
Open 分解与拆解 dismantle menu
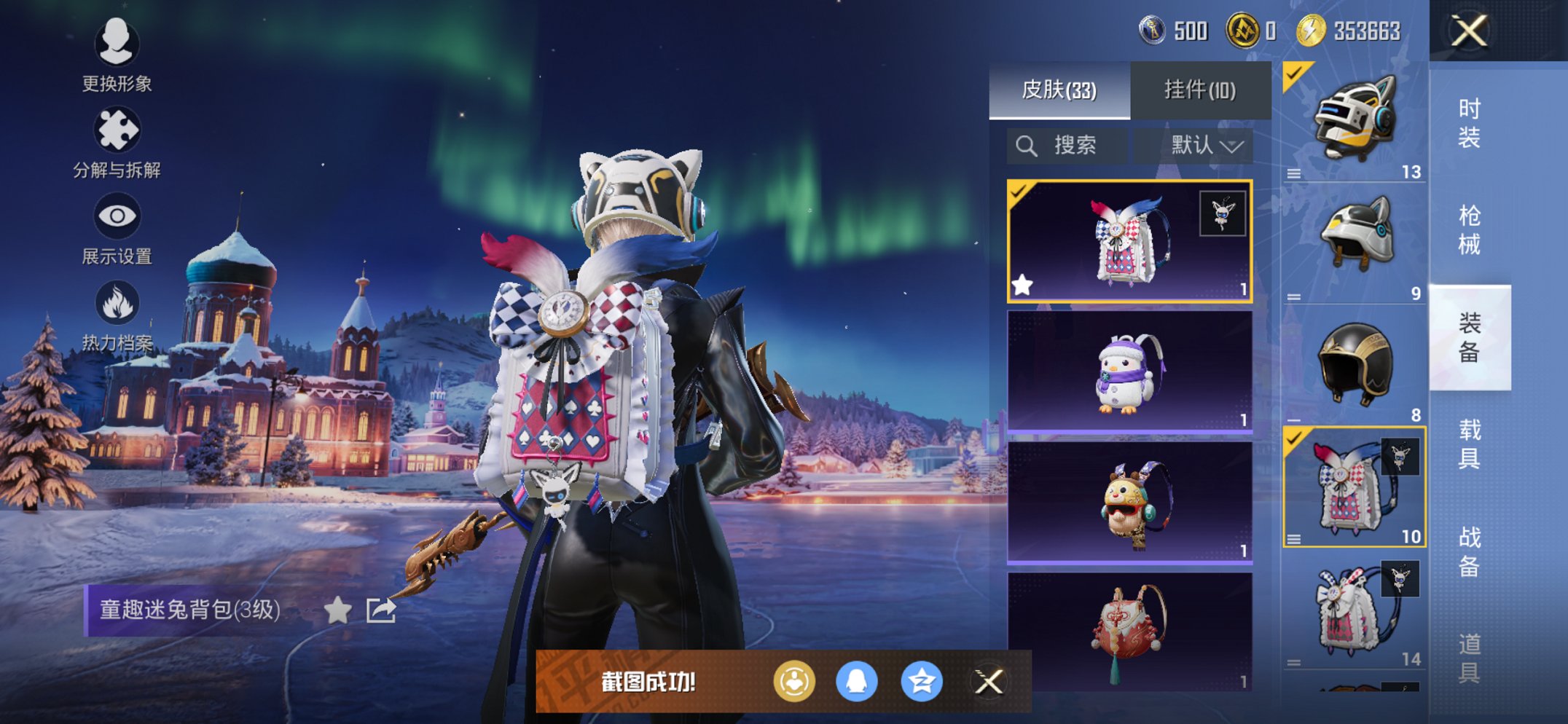click(x=117, y=142)
